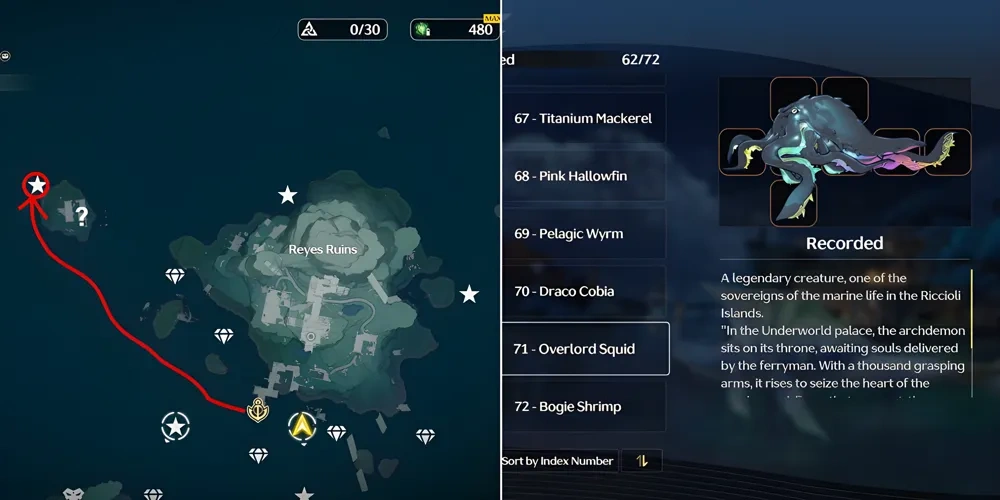Click the gold anchor map marker
The image size is (1000, 500).
258,409
